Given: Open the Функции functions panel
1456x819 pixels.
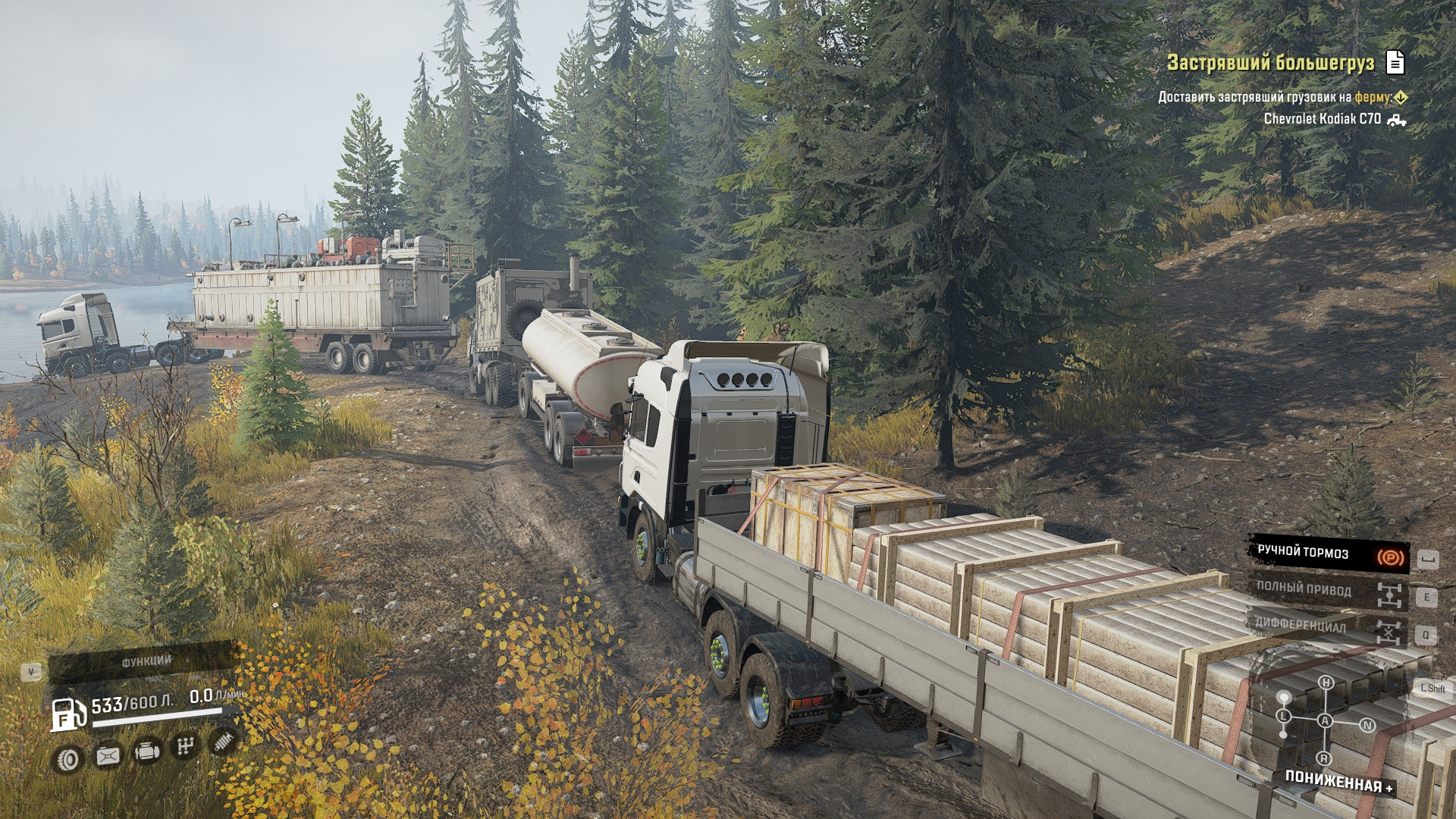Looking at the screenshot, I should pos(146,662).
